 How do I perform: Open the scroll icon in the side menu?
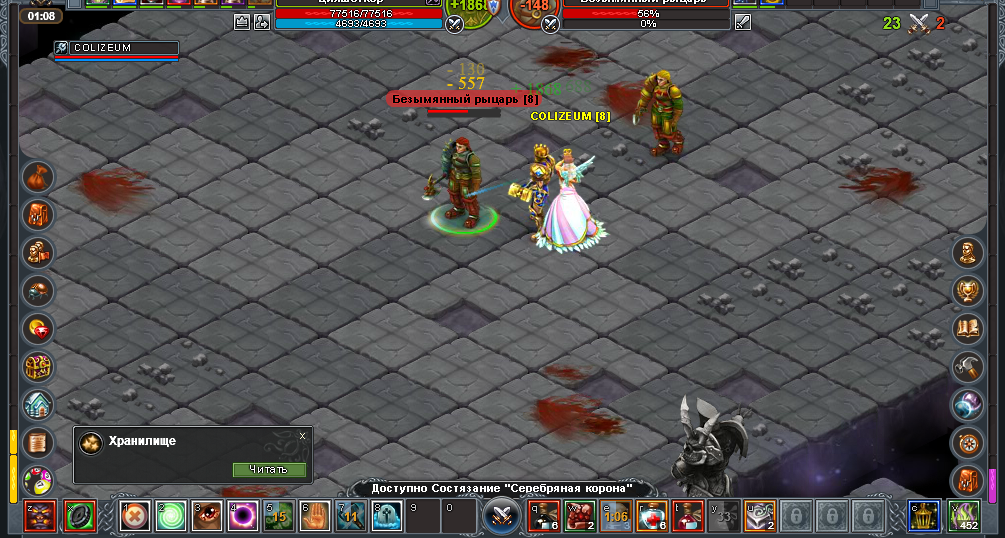pyautogui.click(x=39, y=442)
